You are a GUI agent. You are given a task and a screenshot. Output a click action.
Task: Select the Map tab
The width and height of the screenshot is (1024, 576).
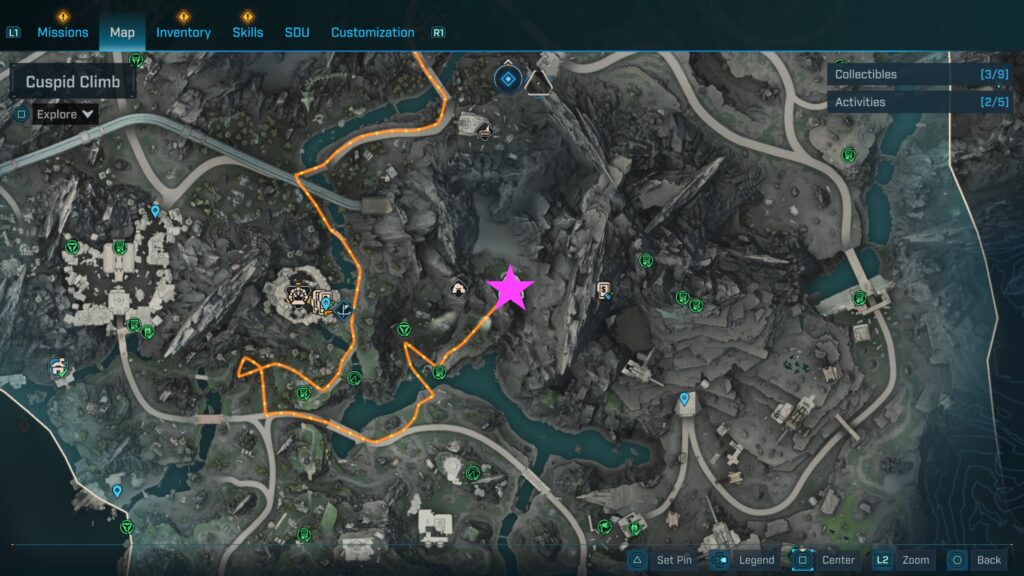[122, 32]
